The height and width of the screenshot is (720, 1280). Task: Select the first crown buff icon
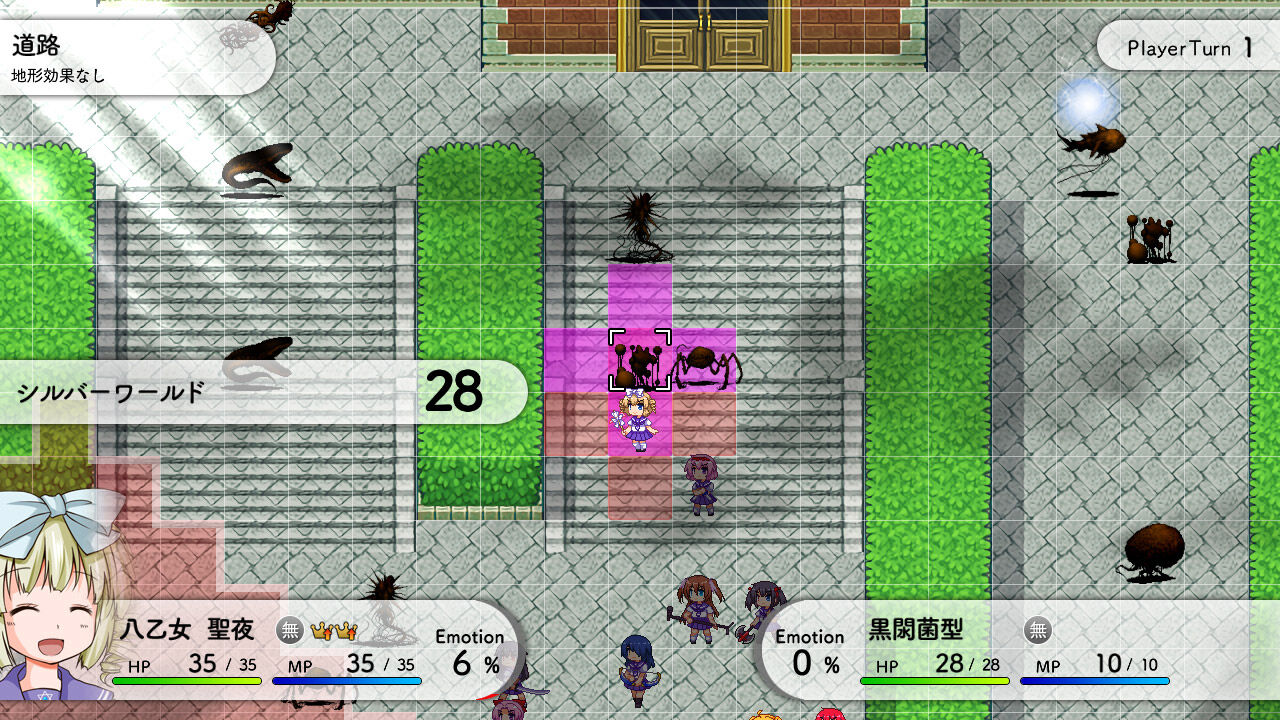coord(321,630)
